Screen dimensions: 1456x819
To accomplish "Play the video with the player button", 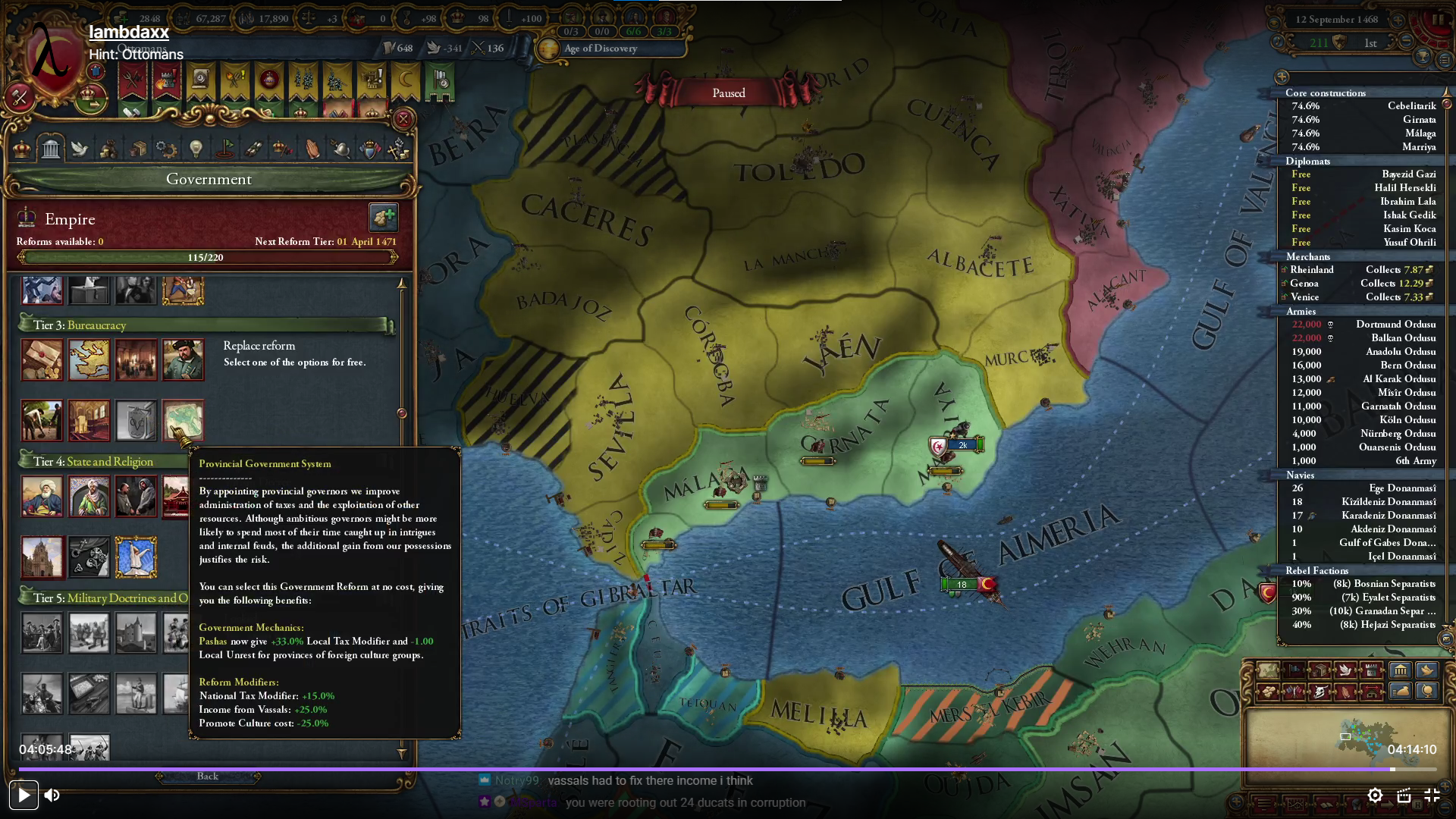I will pos(24,795).
